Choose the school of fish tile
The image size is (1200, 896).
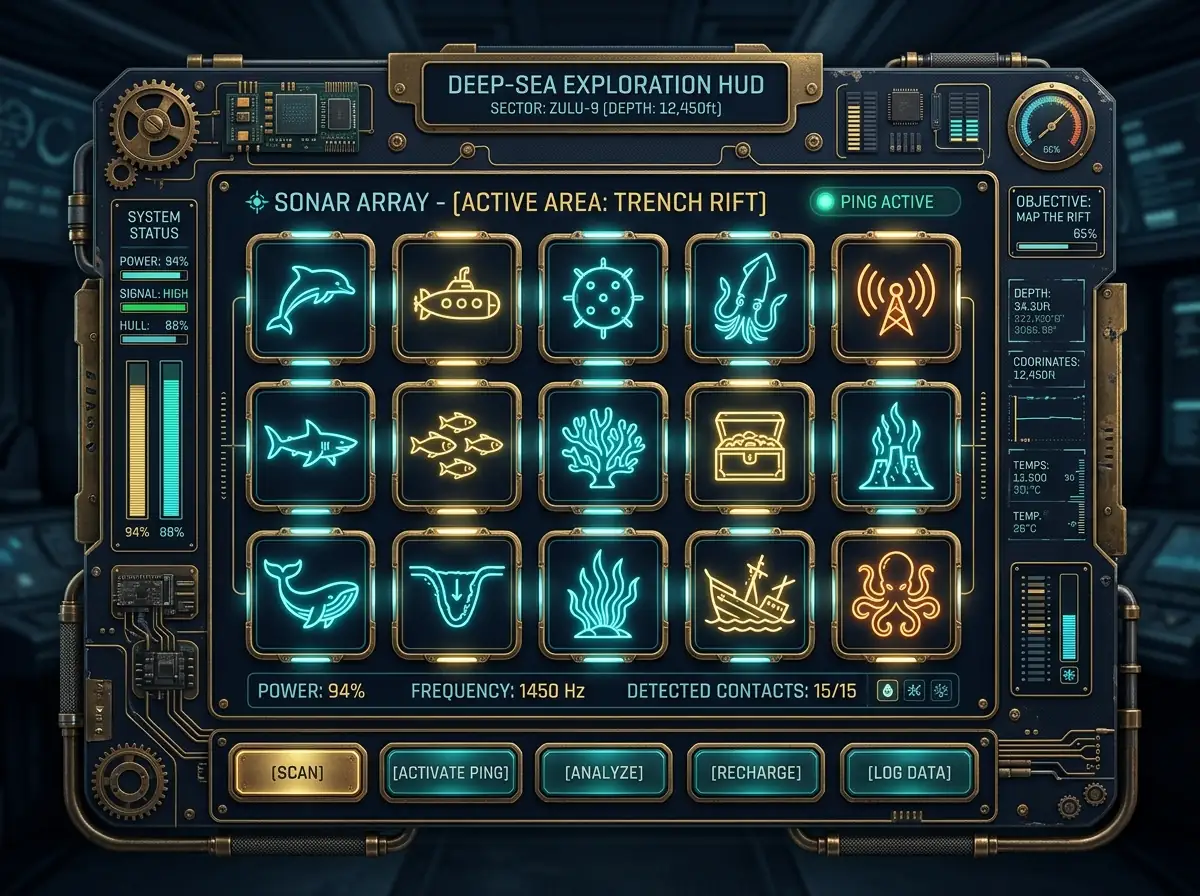tap(456, 444)
